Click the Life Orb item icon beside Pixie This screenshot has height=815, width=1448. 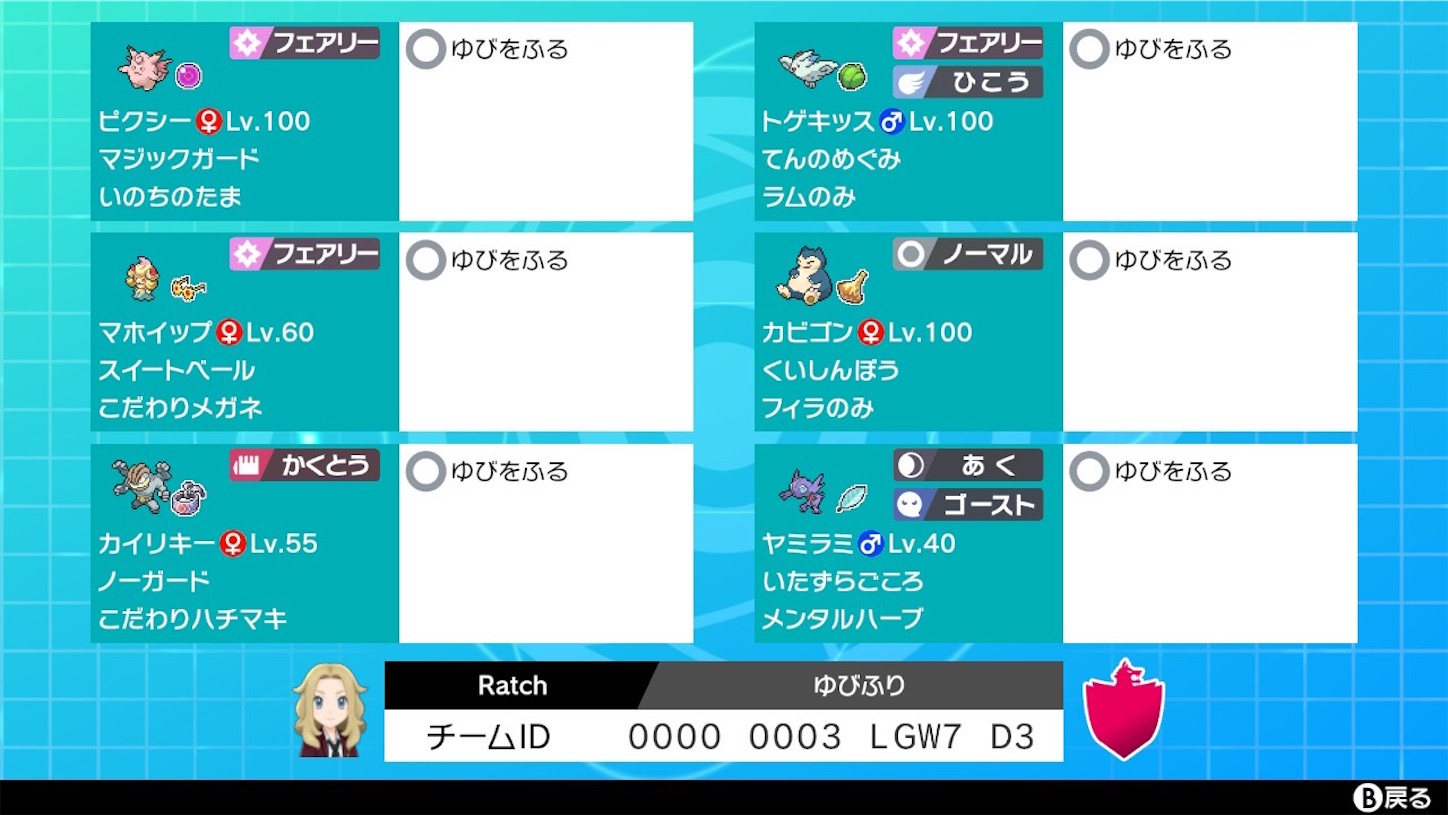click(187, 75)
